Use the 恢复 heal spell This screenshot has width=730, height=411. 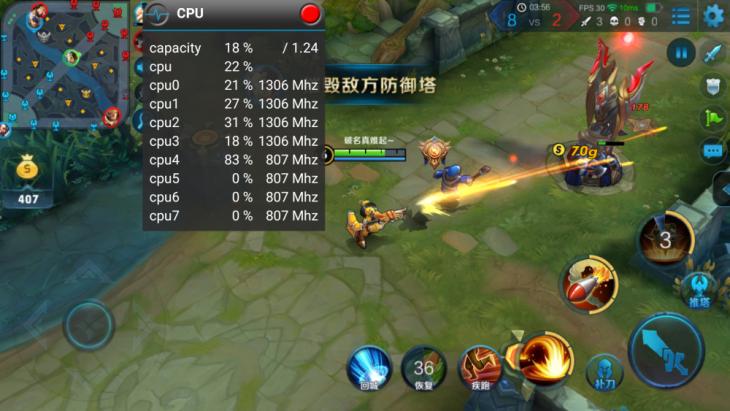(424, 367)
